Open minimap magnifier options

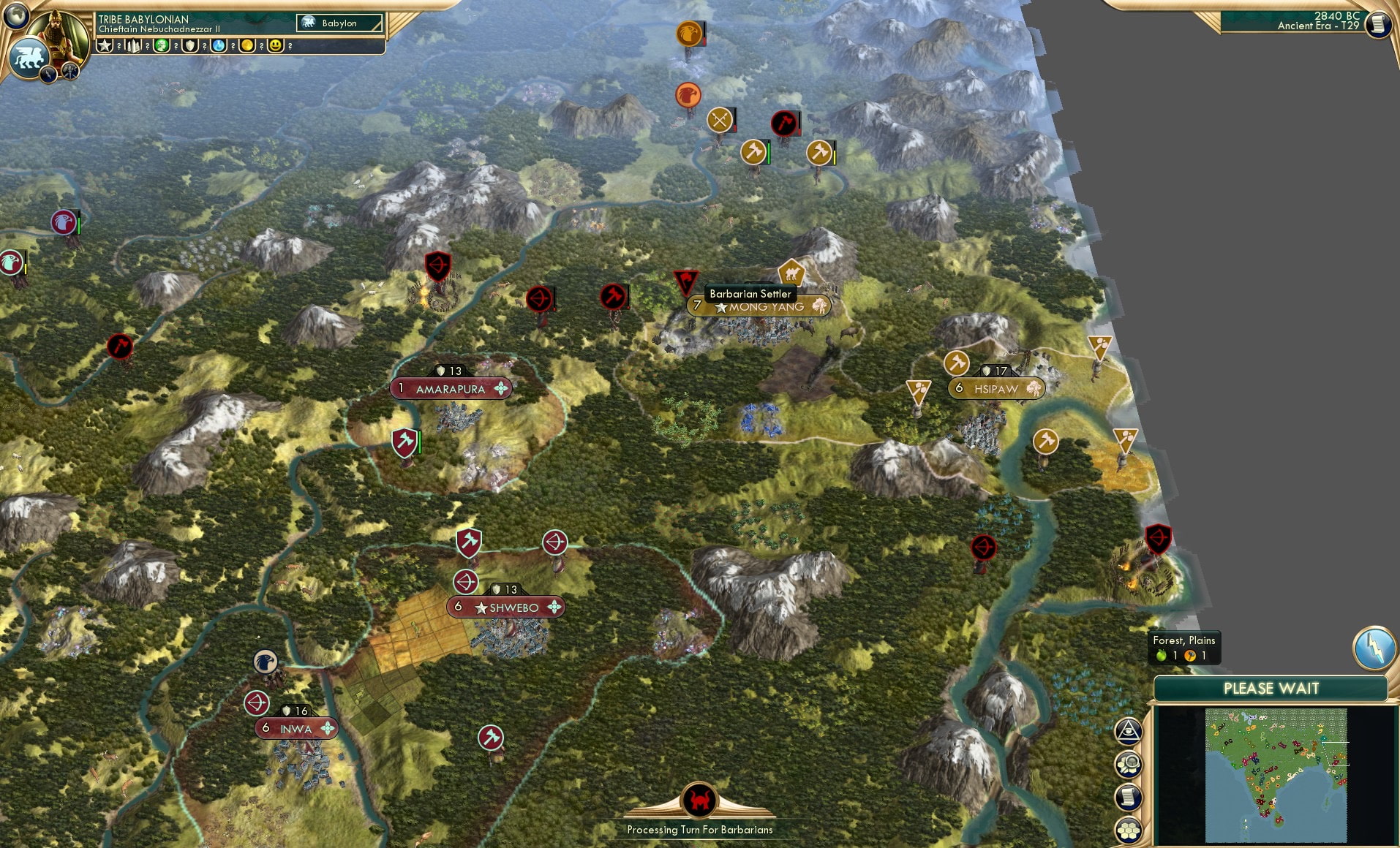coord(1128,763)
